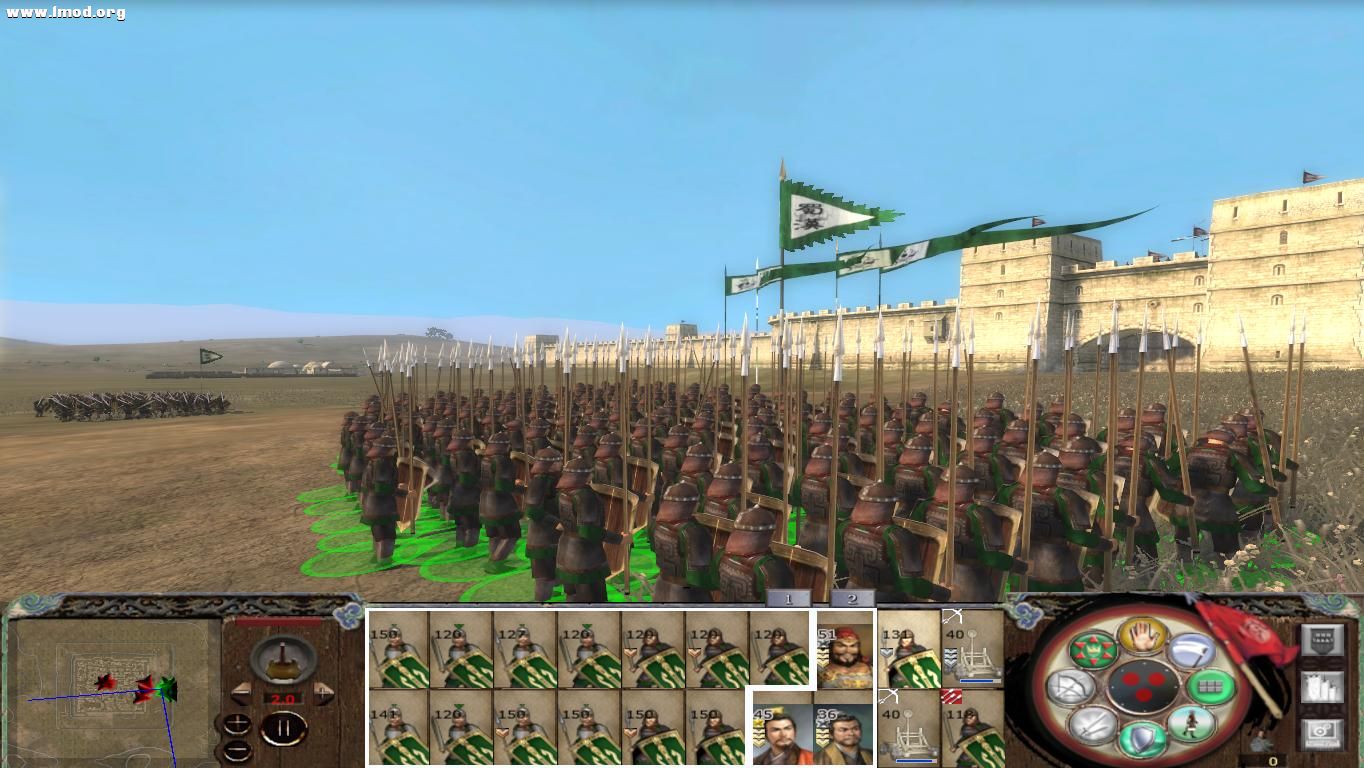Click the unit details buildings icon
The height and width of the screenshot is (768, 1364).
coord(1322,688)
